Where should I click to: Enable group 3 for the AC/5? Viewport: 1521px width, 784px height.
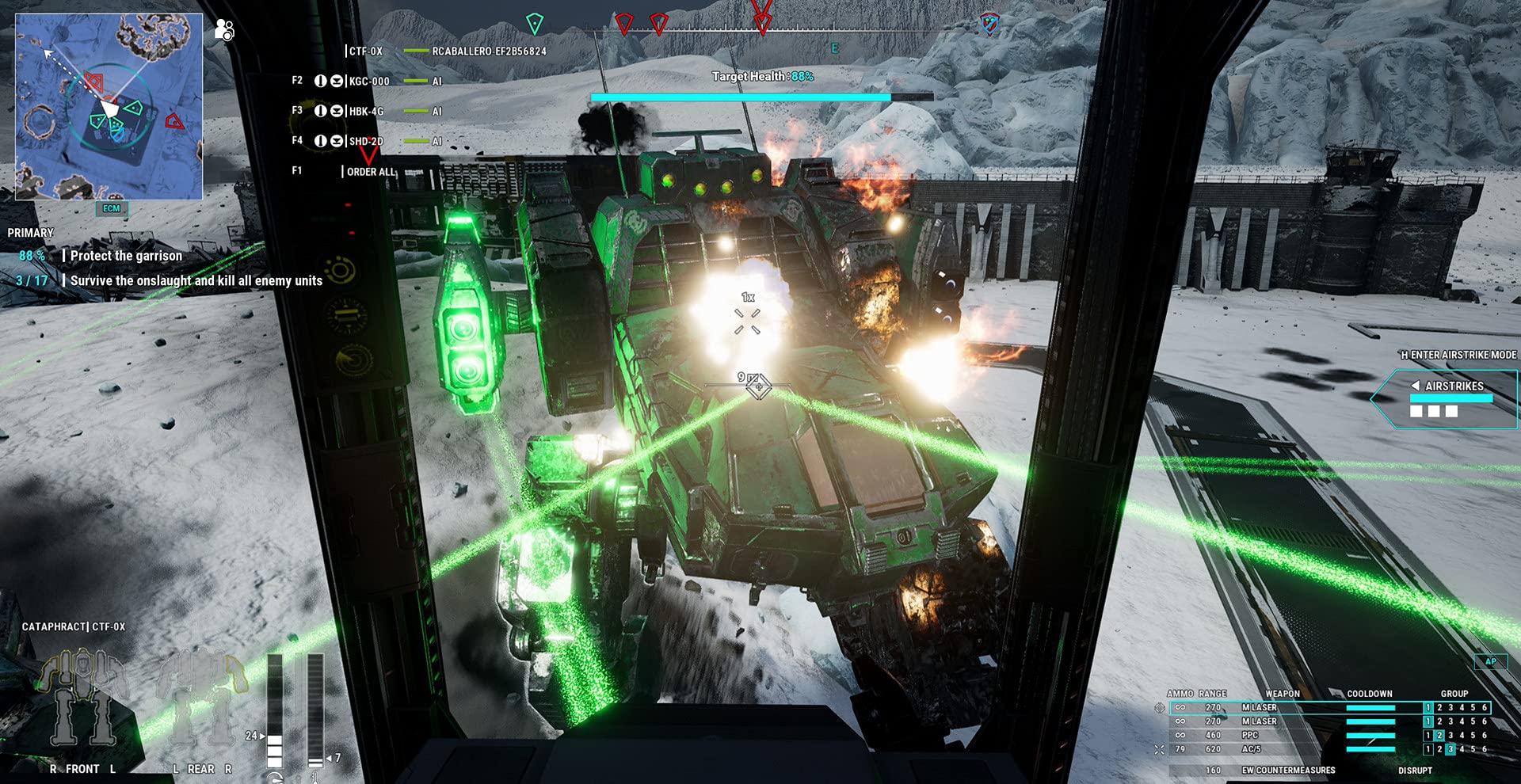[1450, 748]
